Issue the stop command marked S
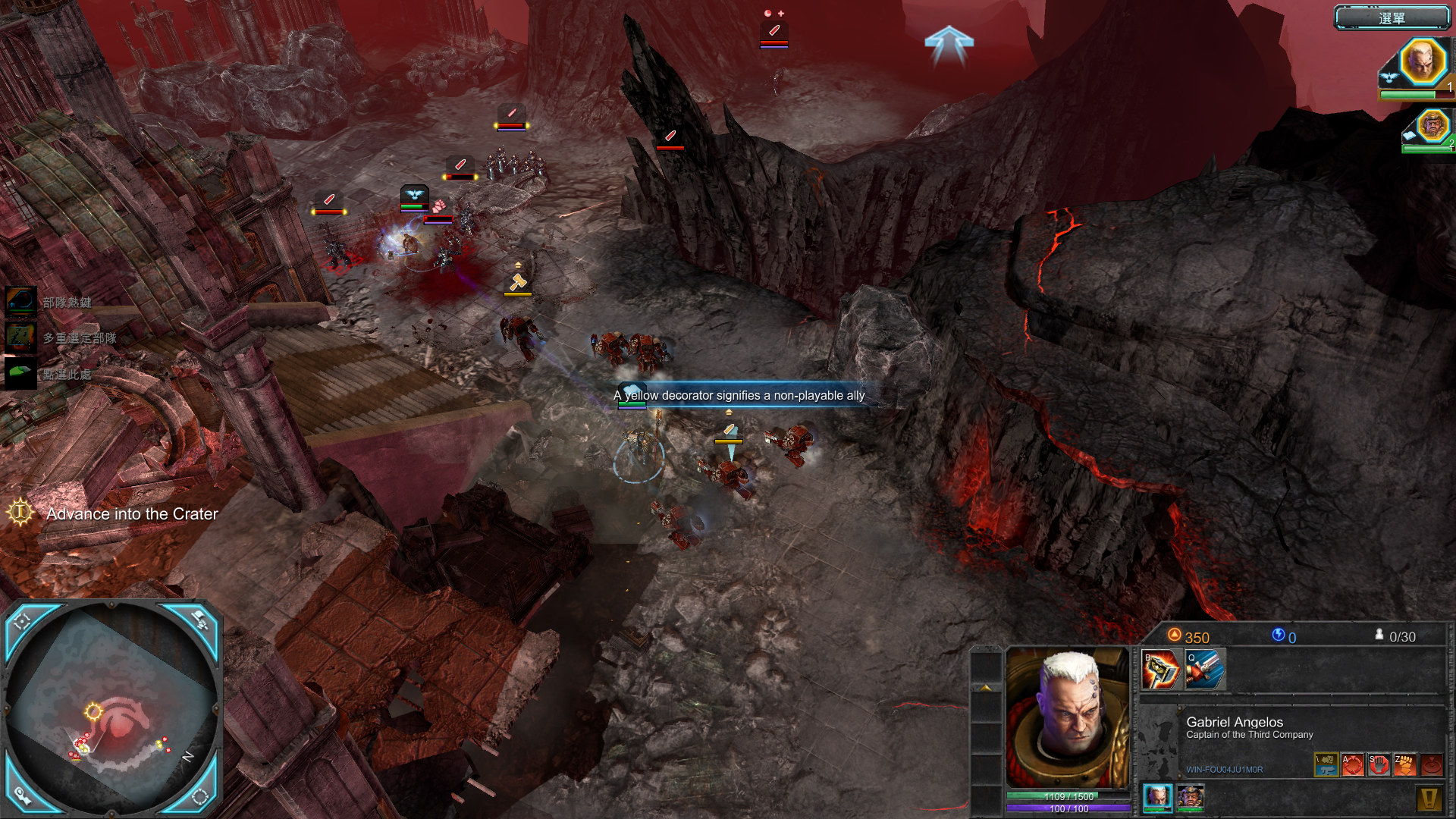This screenshot has height=819, width=1456. click(x=1379, y=764)
